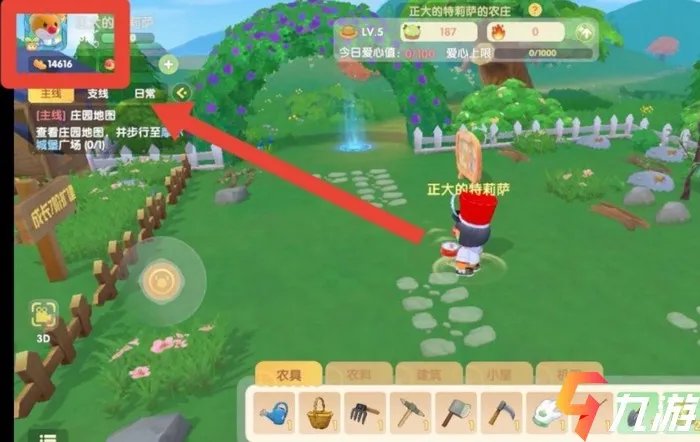
Task: Collapse the quest panel with the arrow
Action: 182,93
